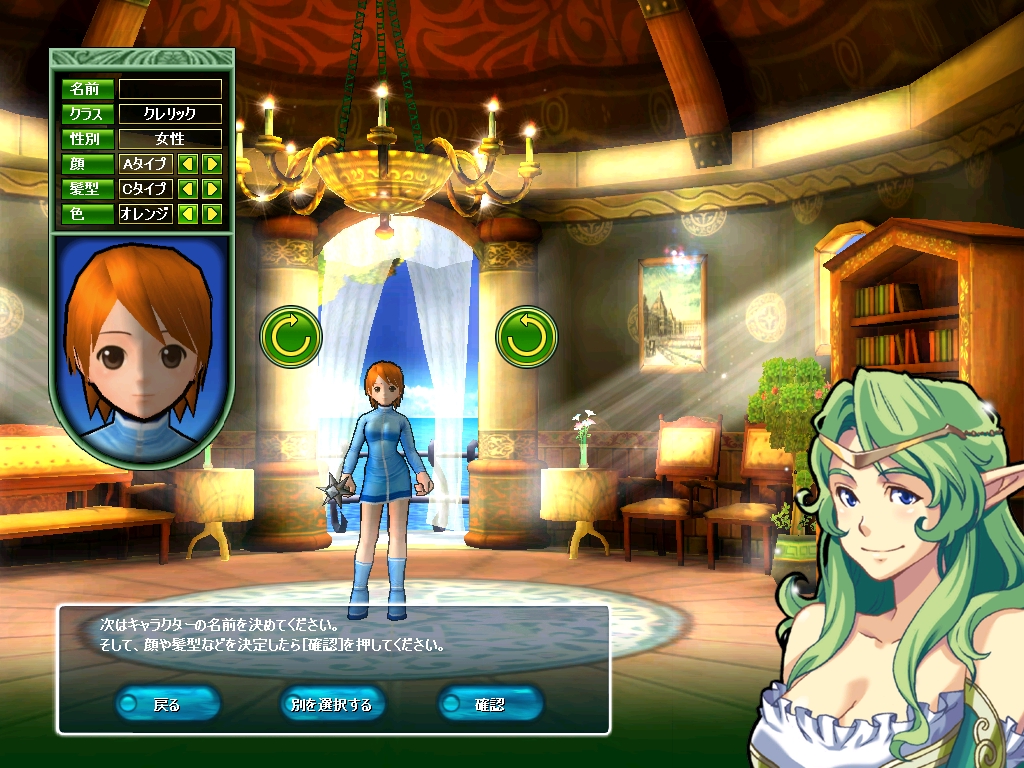The image size is (1024, 768).
Task: Advance to the next hairstyle type
Action: [x=212, y=188]
